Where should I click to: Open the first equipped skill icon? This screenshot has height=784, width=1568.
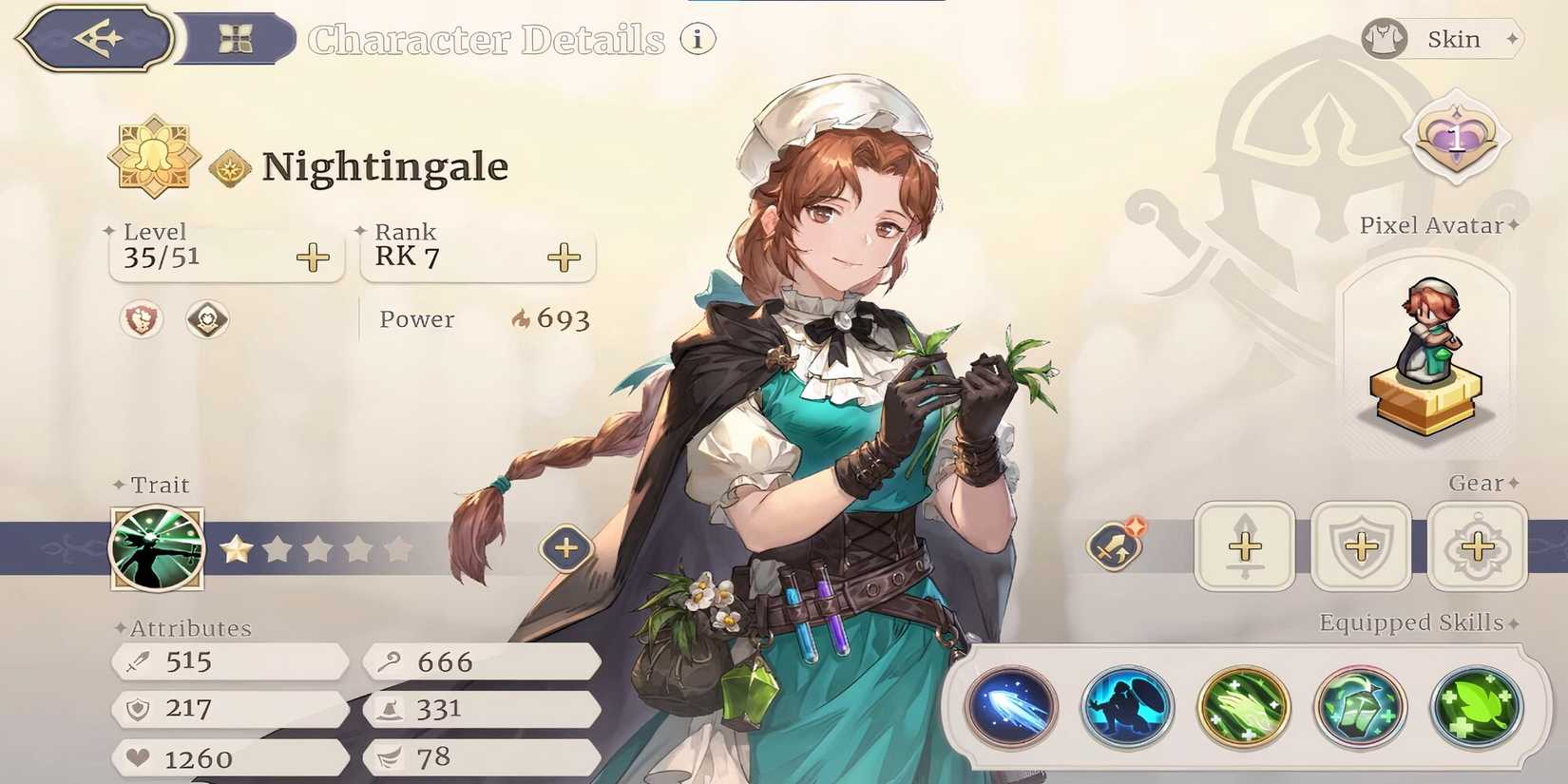[1013, 707]
